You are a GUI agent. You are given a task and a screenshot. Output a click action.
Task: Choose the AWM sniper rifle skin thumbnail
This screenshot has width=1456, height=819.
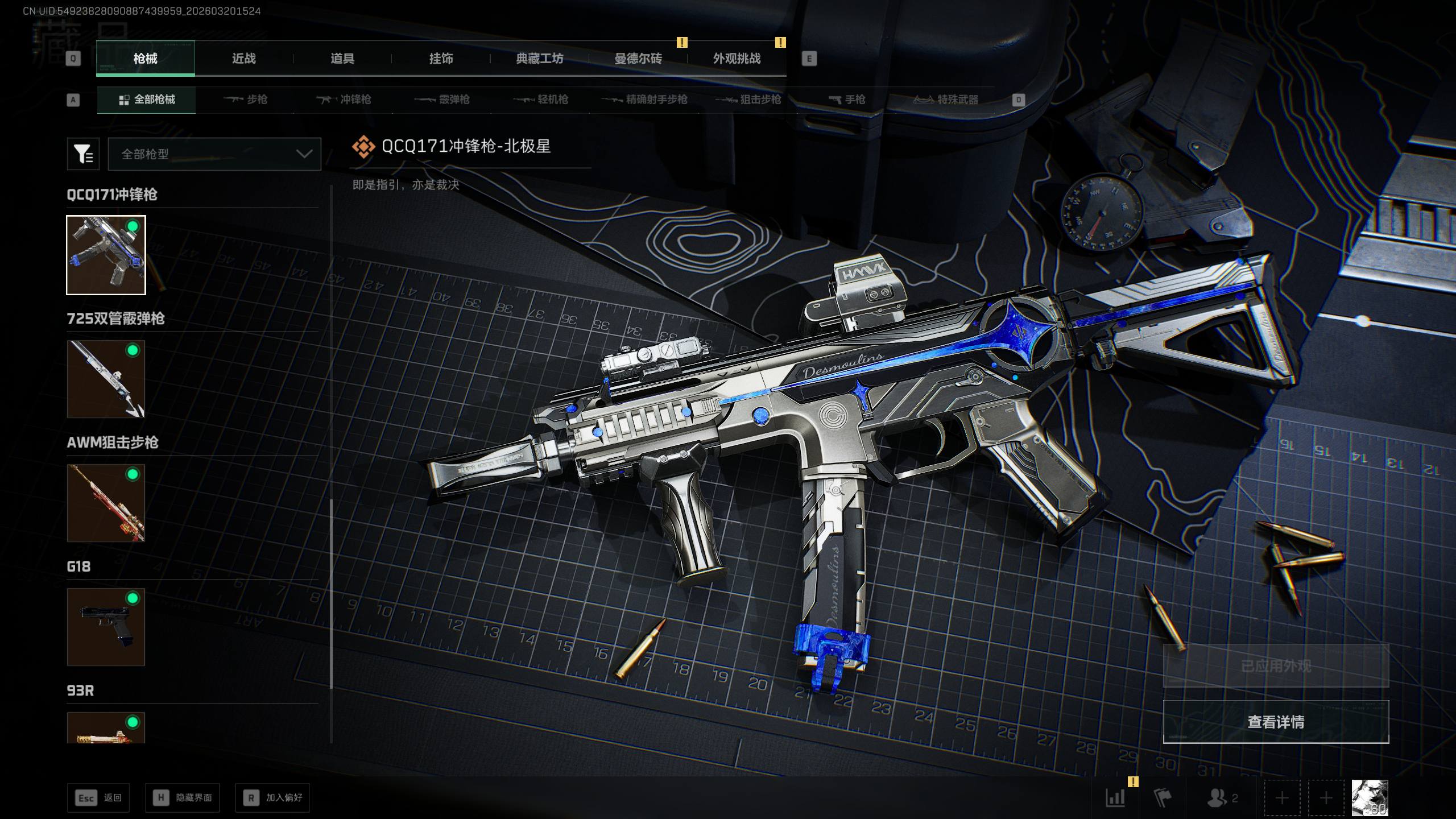click(106, 503)
